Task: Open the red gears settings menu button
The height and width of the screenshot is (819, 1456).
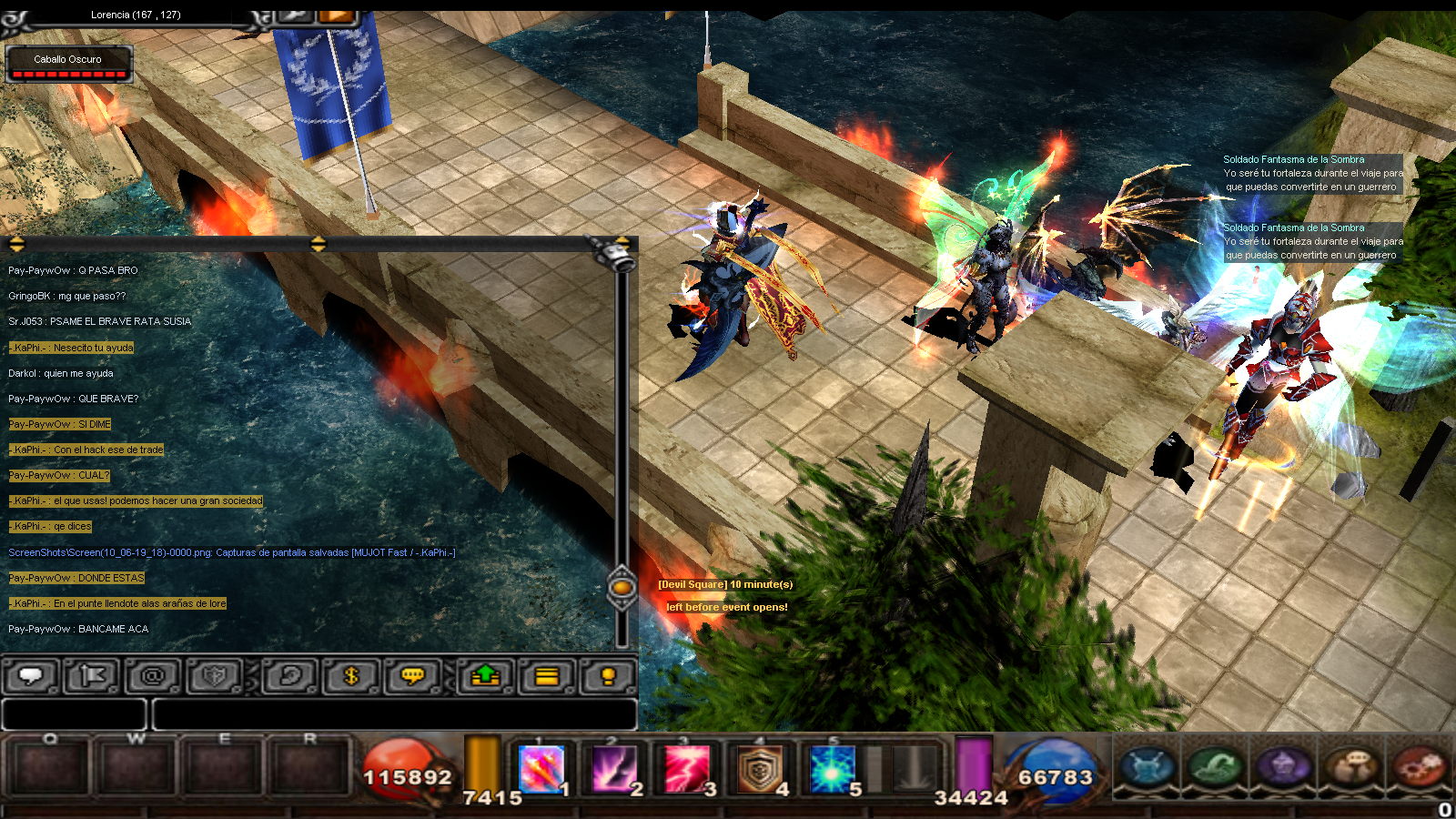Action: click(1420, 766)
